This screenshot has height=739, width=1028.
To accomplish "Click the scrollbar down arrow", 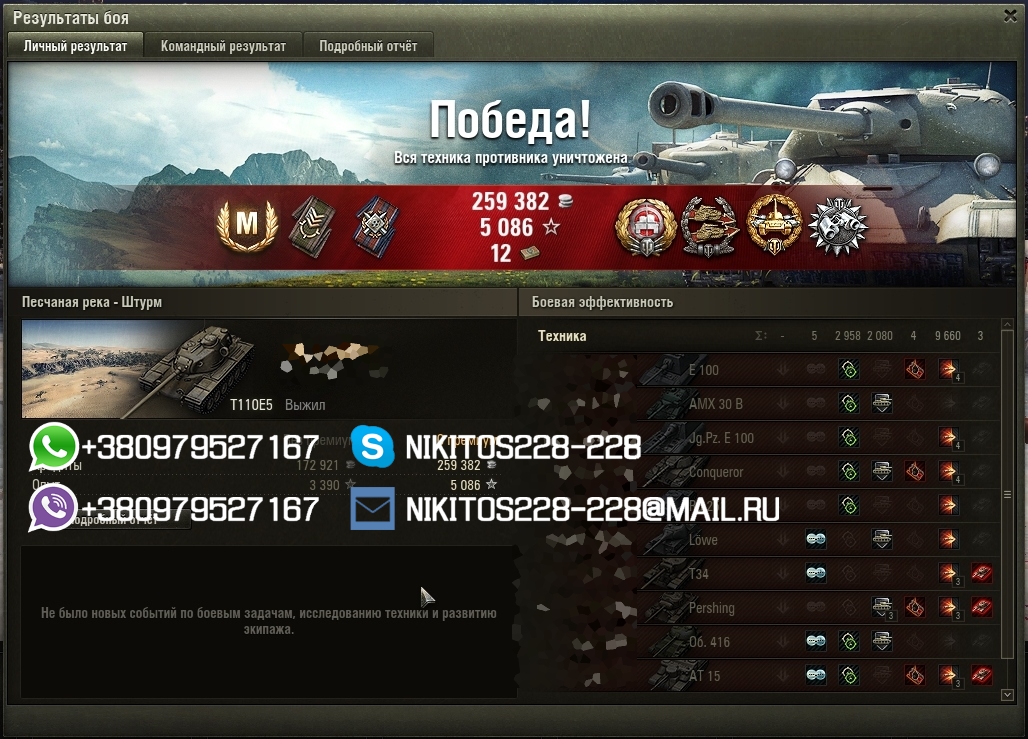I will click(1007, 694).
